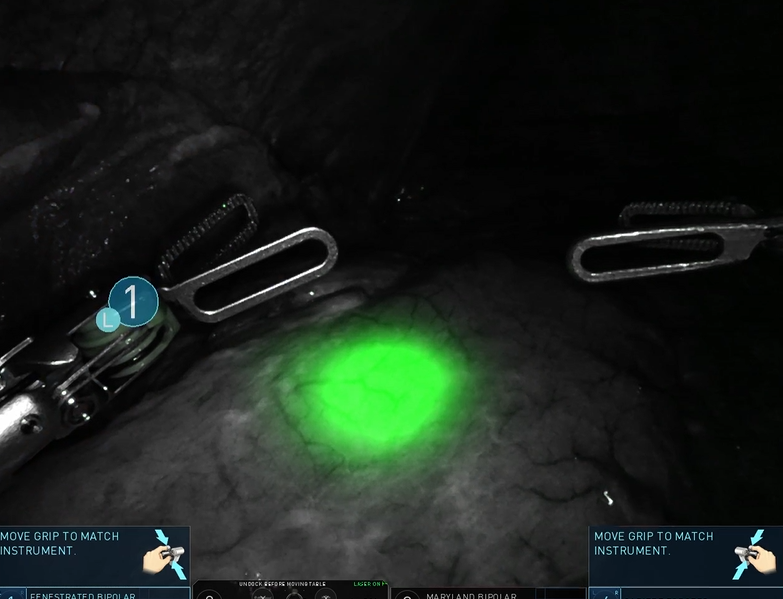
Task: Select the Fenestrated Bipolar instrument label
Action: [x=83, y=594]
